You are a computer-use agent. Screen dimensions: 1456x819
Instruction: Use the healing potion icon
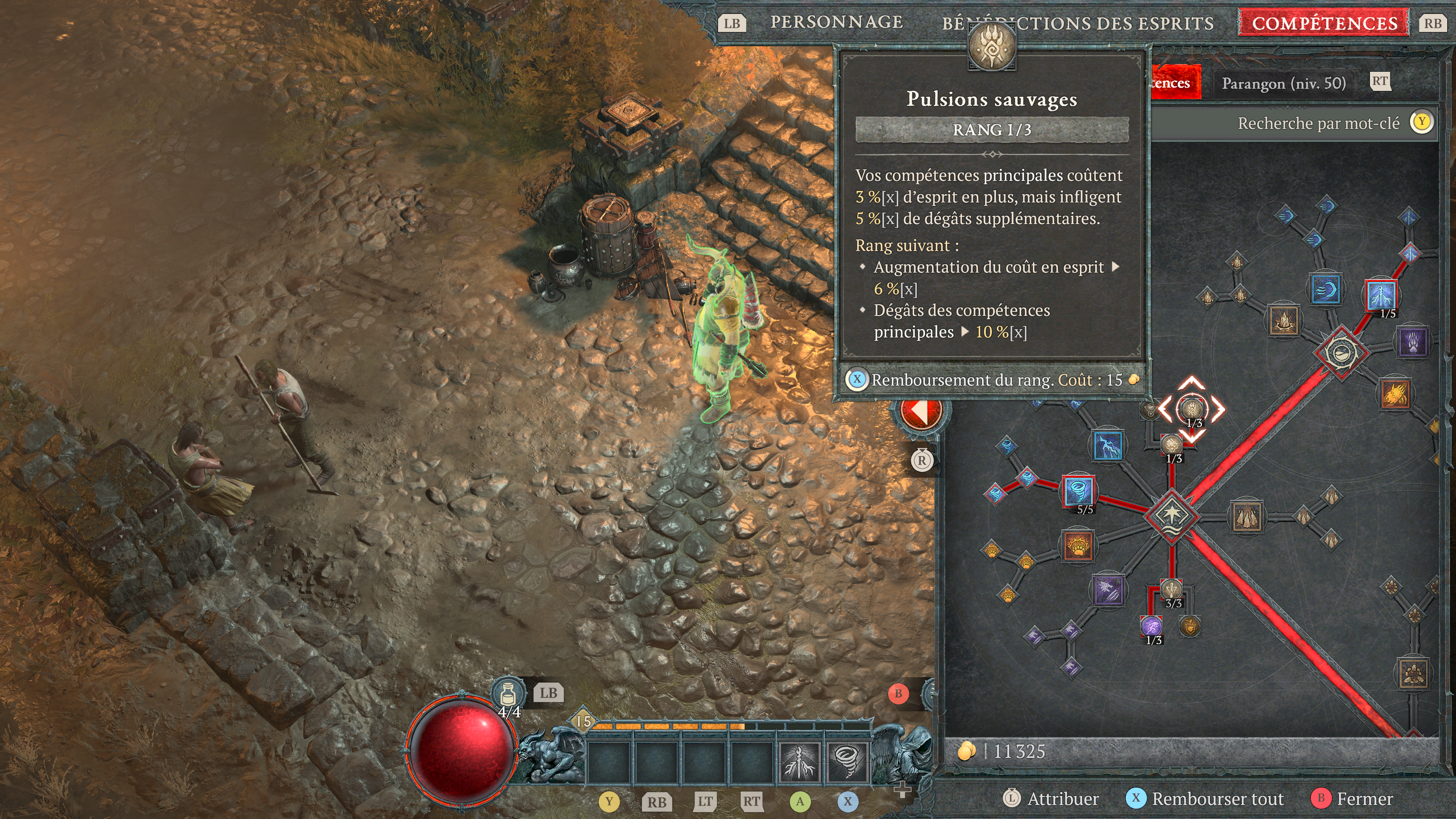coord(508,693)
